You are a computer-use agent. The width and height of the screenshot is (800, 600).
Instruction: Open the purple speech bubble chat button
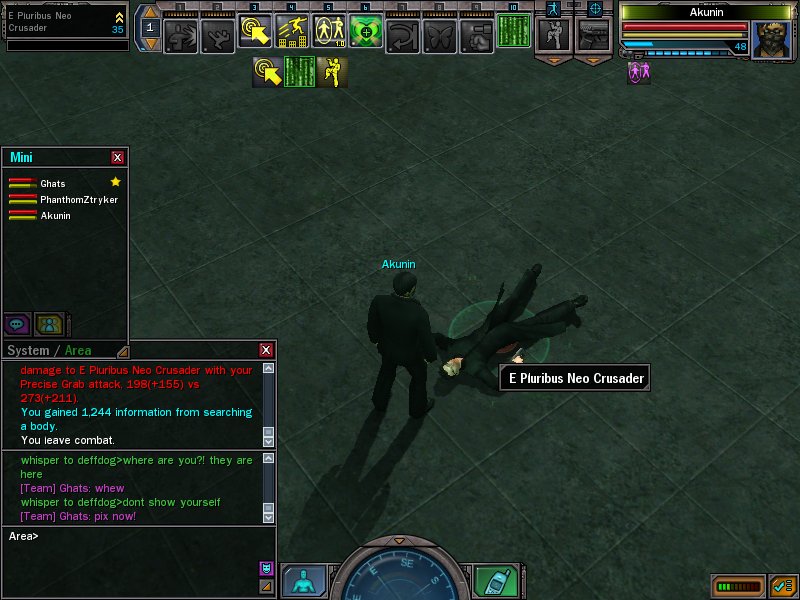pyautogui.click(x=17, y=323)
